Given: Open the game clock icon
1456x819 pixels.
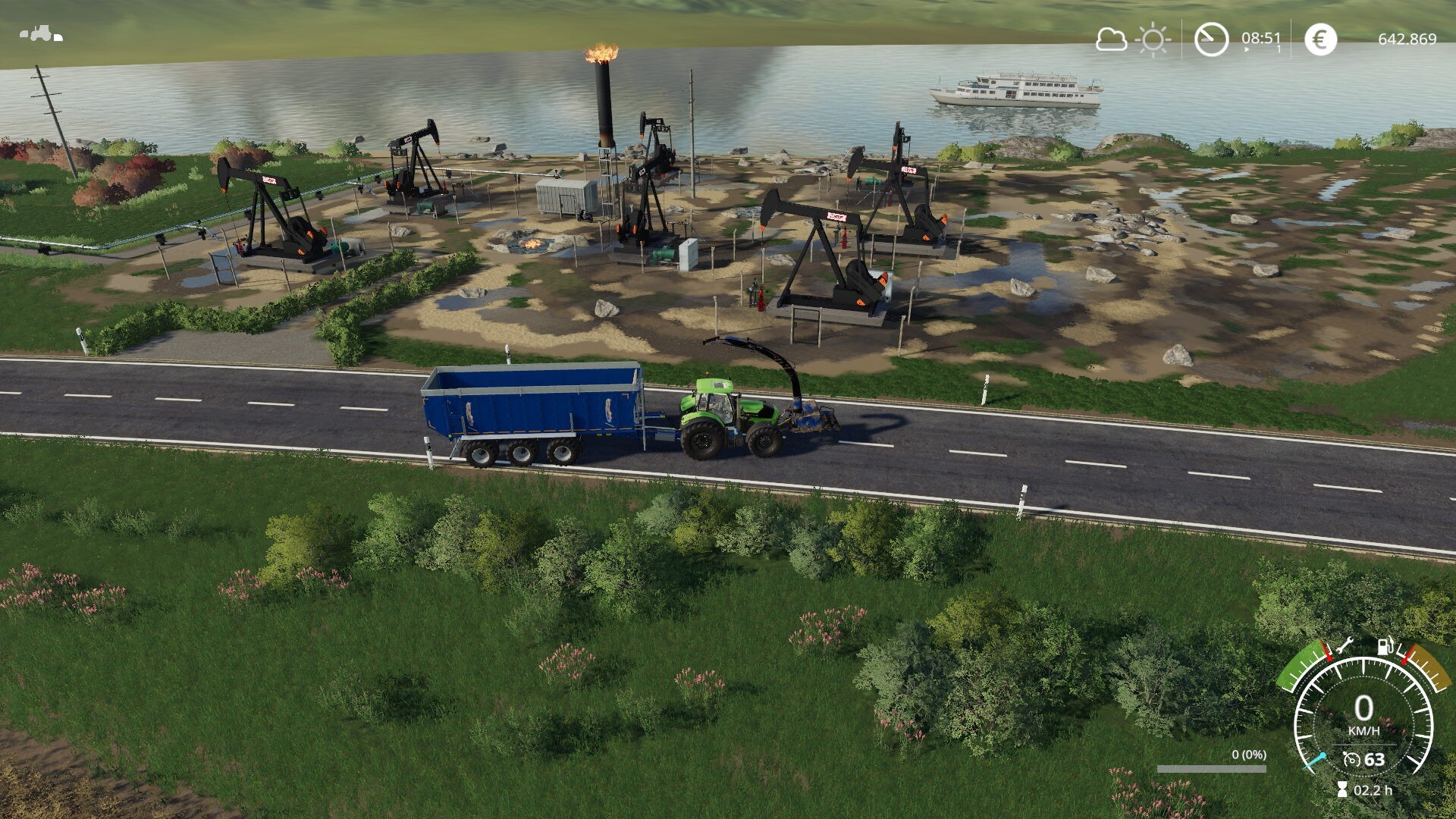Looking at the screenshot, I should 1211,39.
